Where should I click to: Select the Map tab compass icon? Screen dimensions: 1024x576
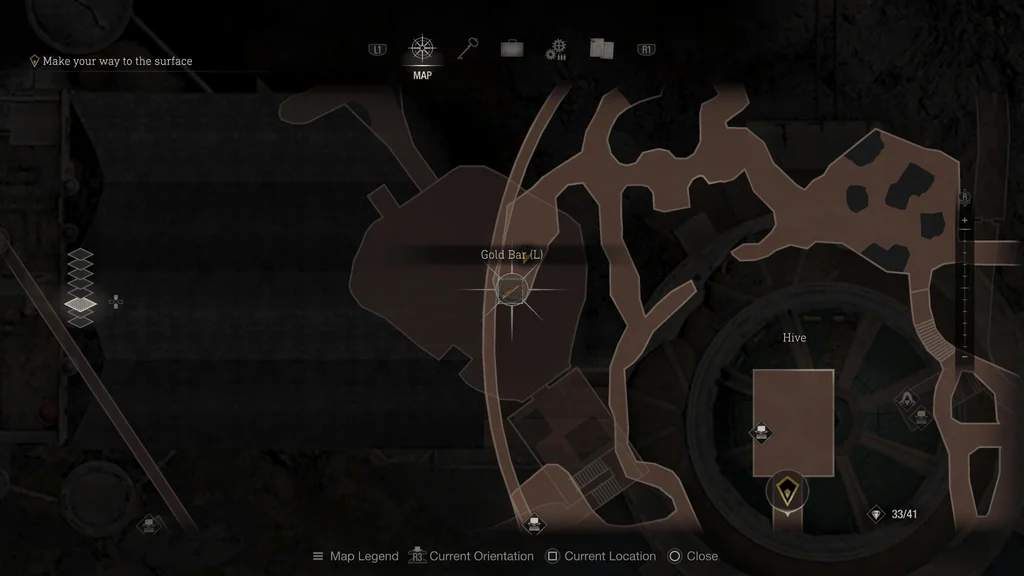(x=422, y=49)
